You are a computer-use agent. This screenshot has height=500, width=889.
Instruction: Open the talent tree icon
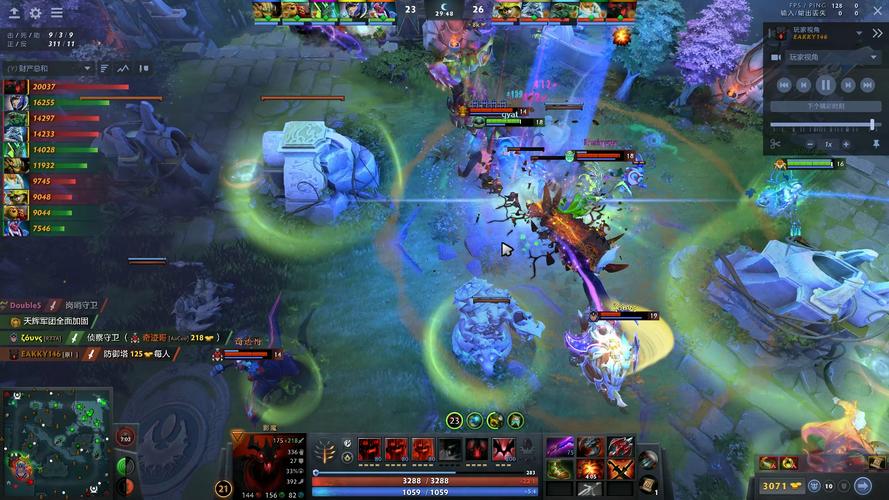coord(325,451)
